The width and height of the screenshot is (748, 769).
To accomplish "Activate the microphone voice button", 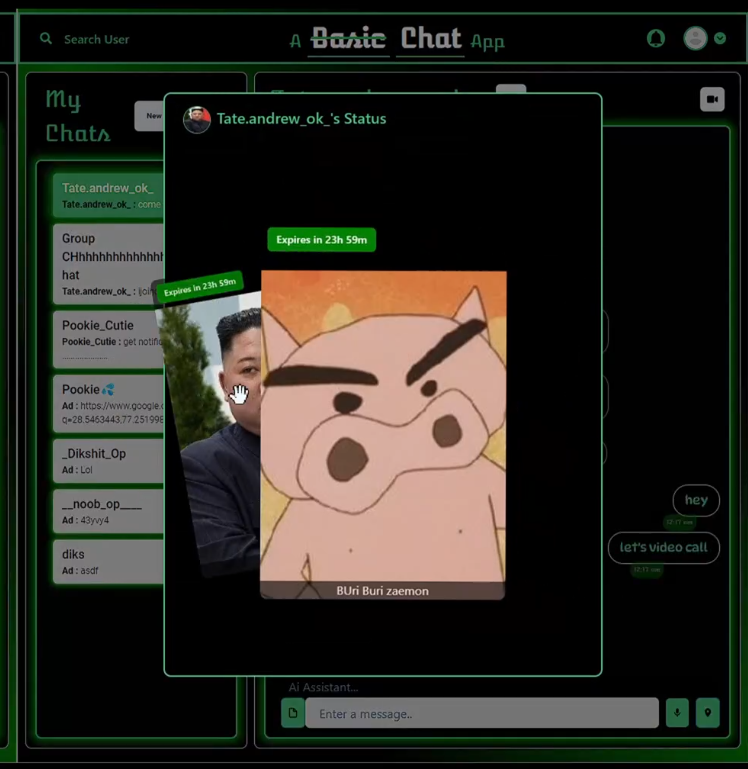I will [x=677, y=713].
